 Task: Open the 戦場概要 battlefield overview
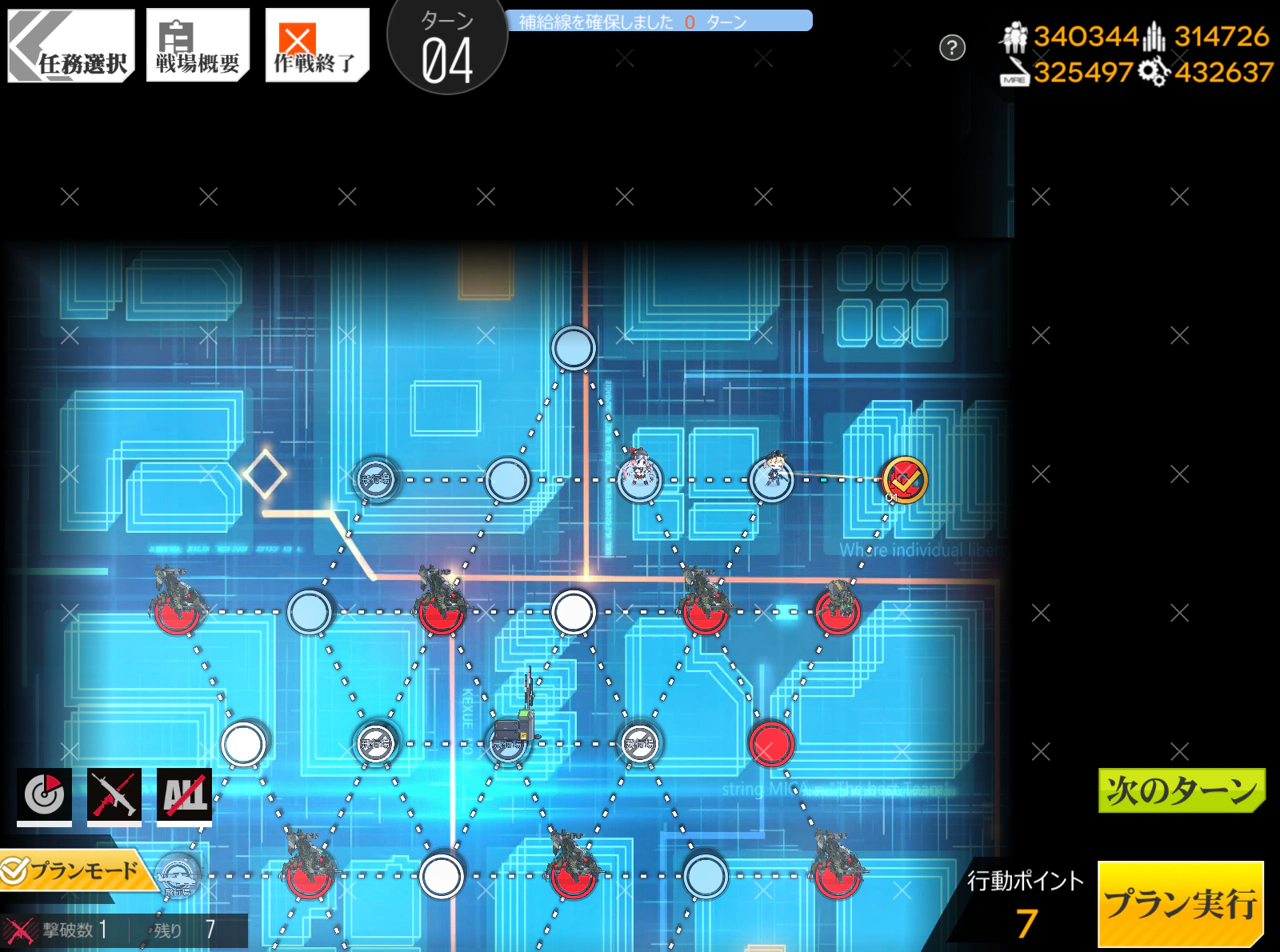tap(198, 46)
